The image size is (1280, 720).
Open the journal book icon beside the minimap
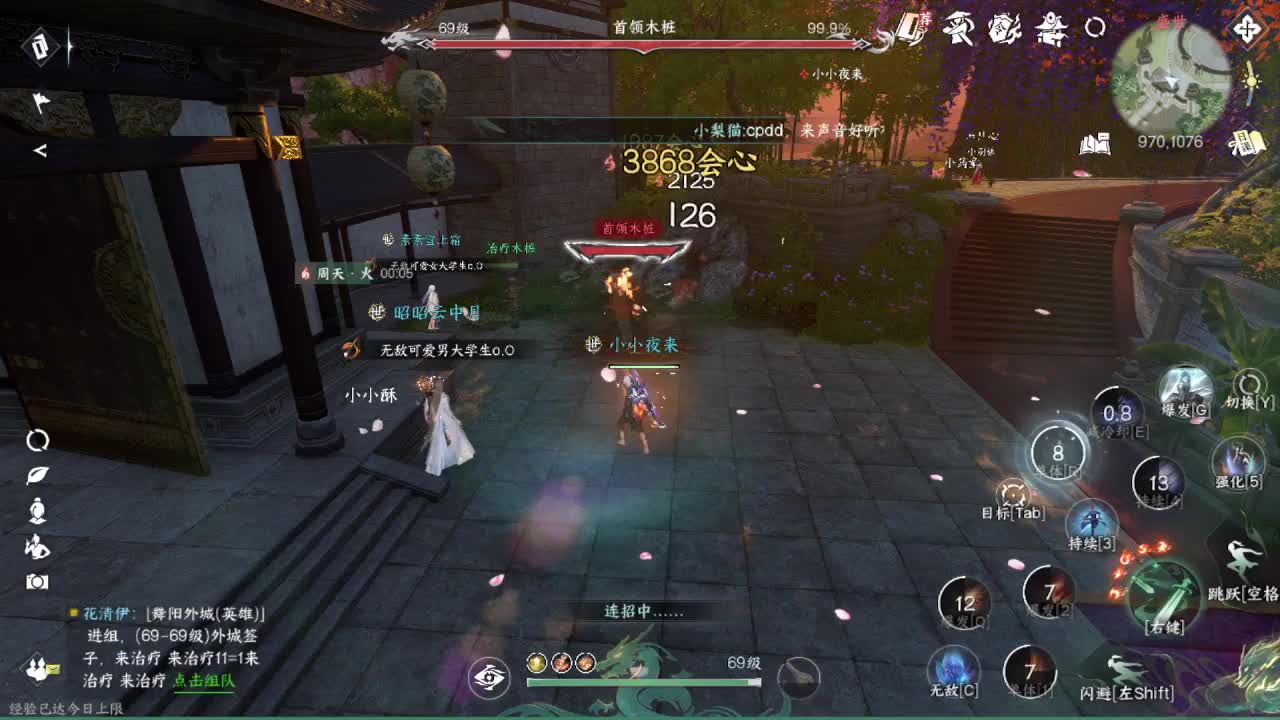point(1096,143)
